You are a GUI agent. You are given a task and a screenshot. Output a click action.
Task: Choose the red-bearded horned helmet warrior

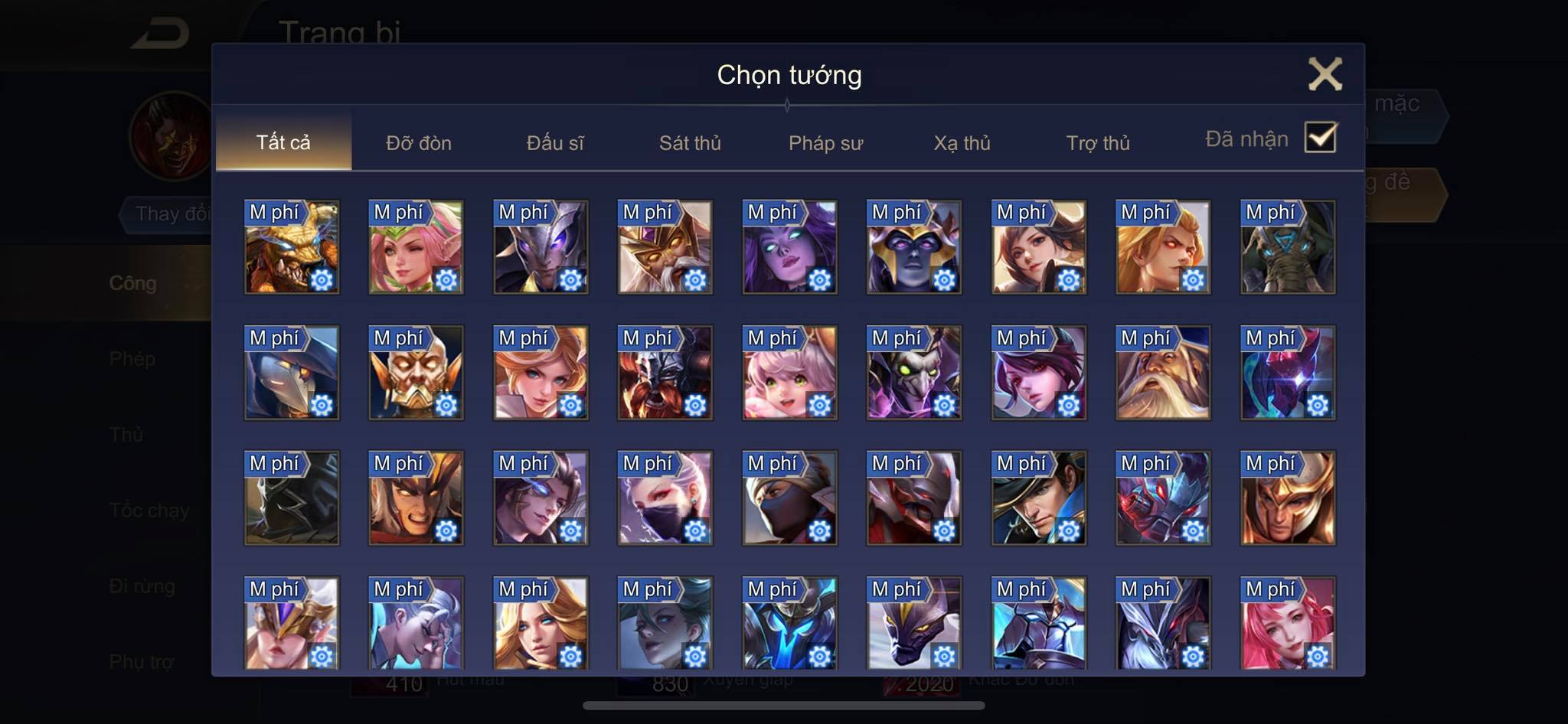[665, 373]
